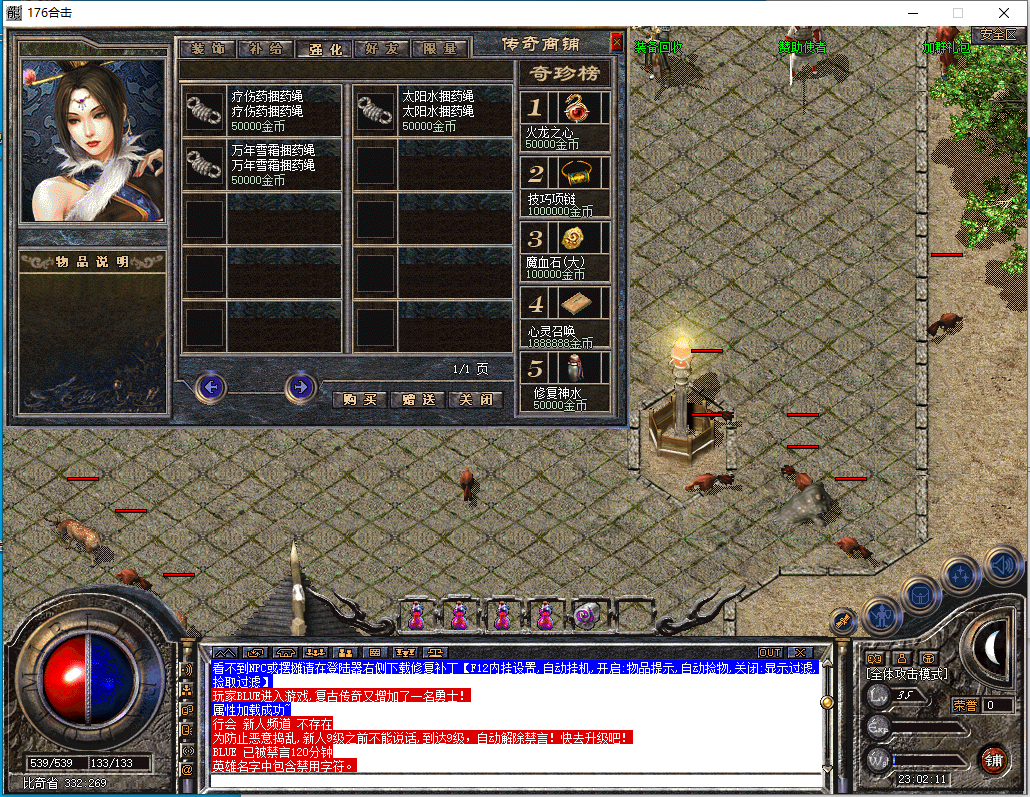The width and height of the screenshot is (1030, 797).
Task: Click the 购买 buy button
Action: click(358, 399)
